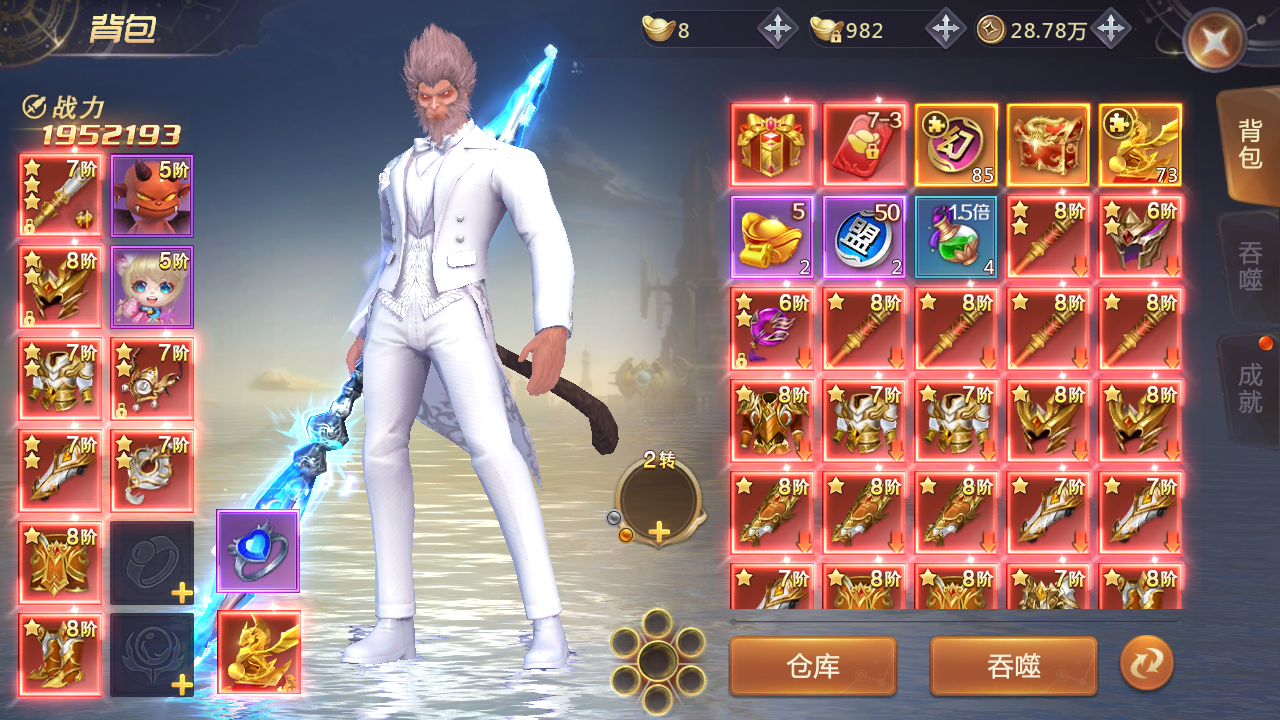Open the red demon pet slot
1280x720 pixels.
pos(152,196)
